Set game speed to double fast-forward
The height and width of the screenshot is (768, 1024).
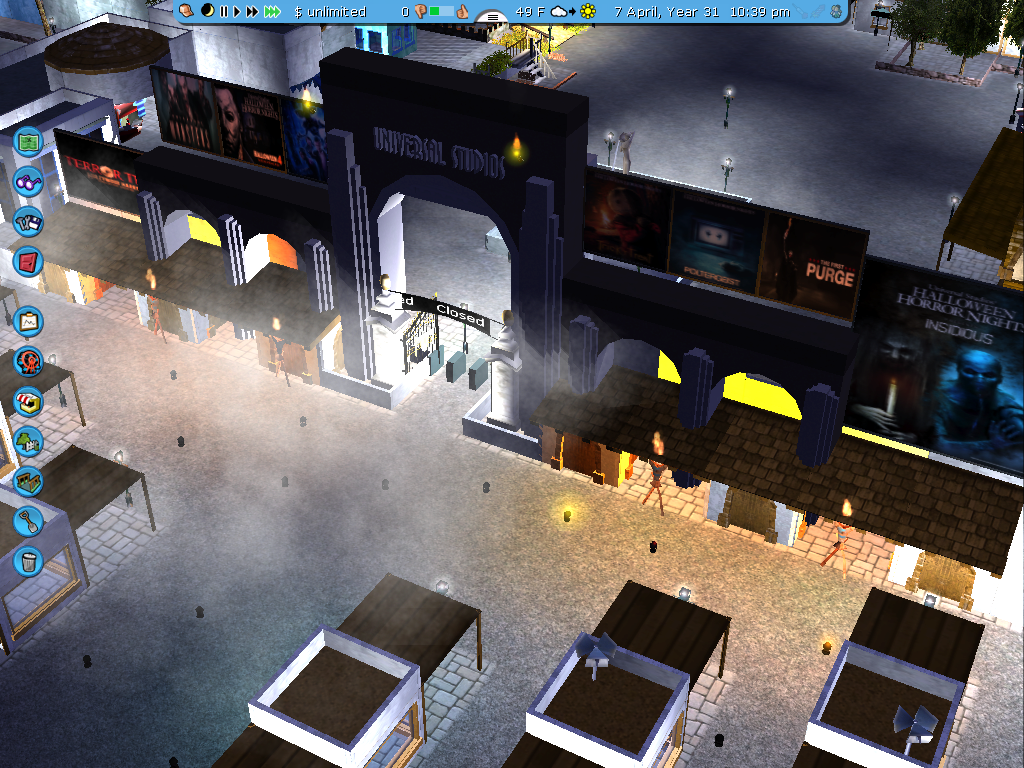[x=253, y=12]
